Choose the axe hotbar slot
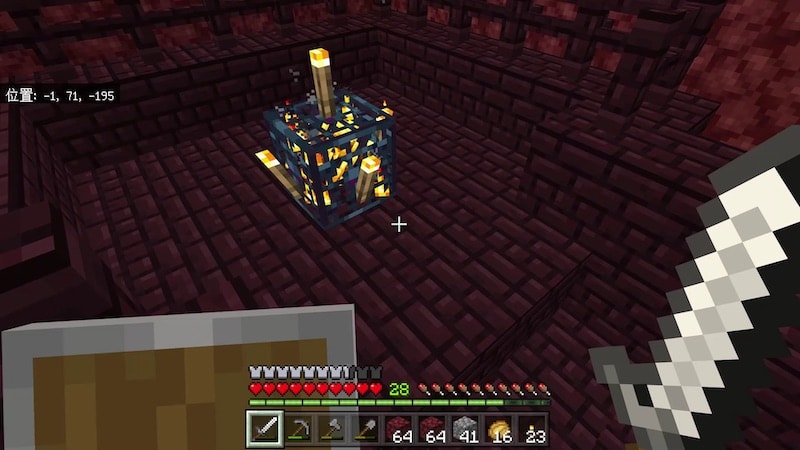The width and height of the screenshot is (800, 450). pyautogui.click(x=331, y=430)
